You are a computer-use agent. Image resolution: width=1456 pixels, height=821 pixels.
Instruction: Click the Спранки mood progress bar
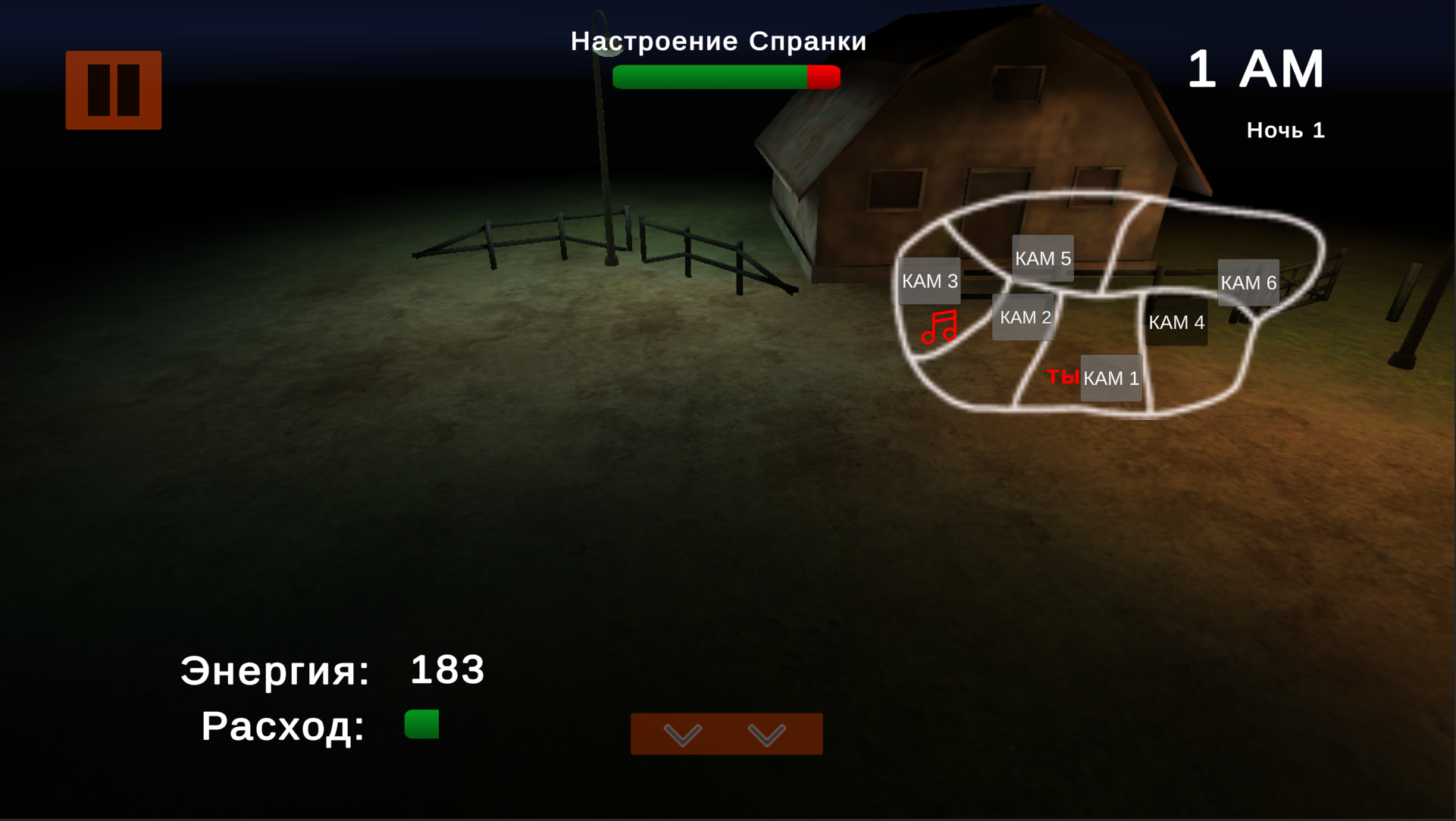pyautogui.click(x=727, y=76)
